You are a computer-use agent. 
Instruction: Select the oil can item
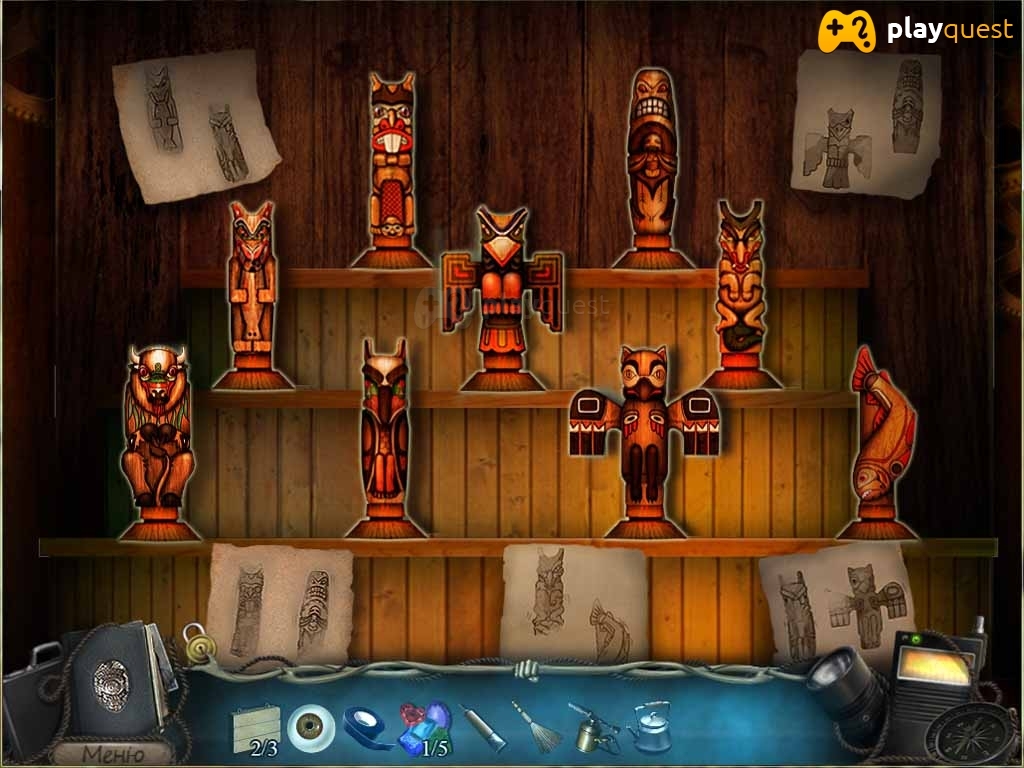point(592,727)
